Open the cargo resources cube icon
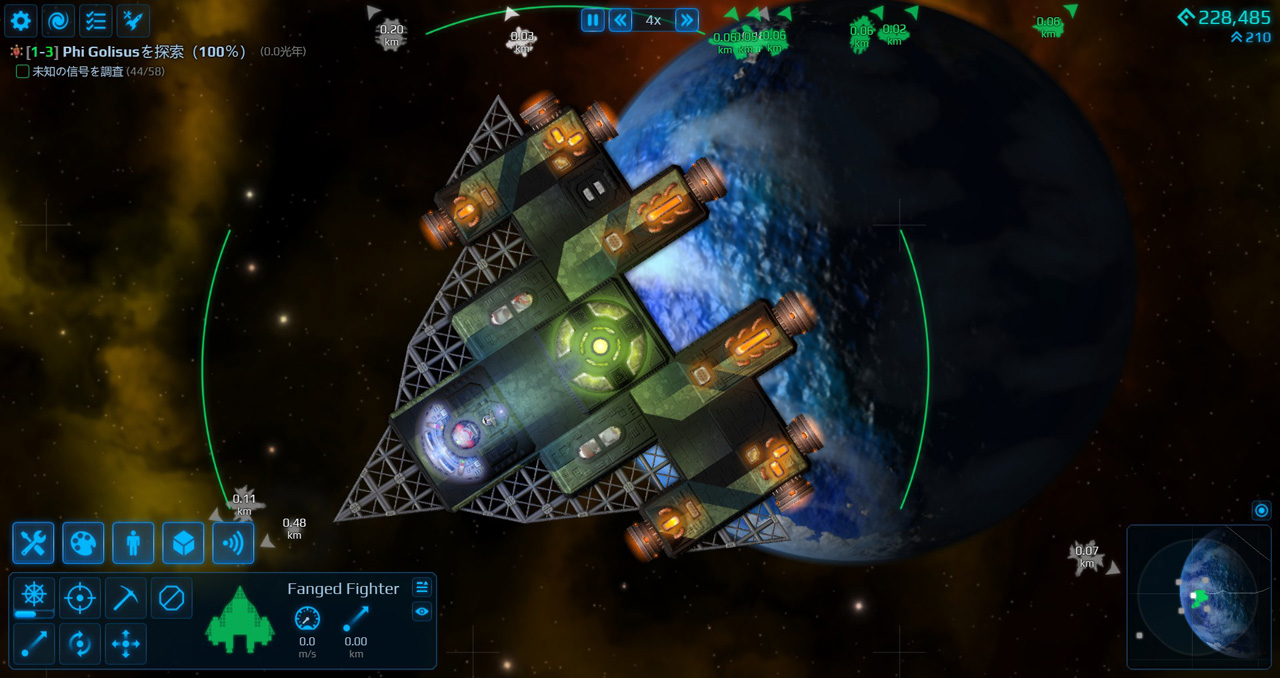This screenshot has height=678, width=1280. pos(183,543)
